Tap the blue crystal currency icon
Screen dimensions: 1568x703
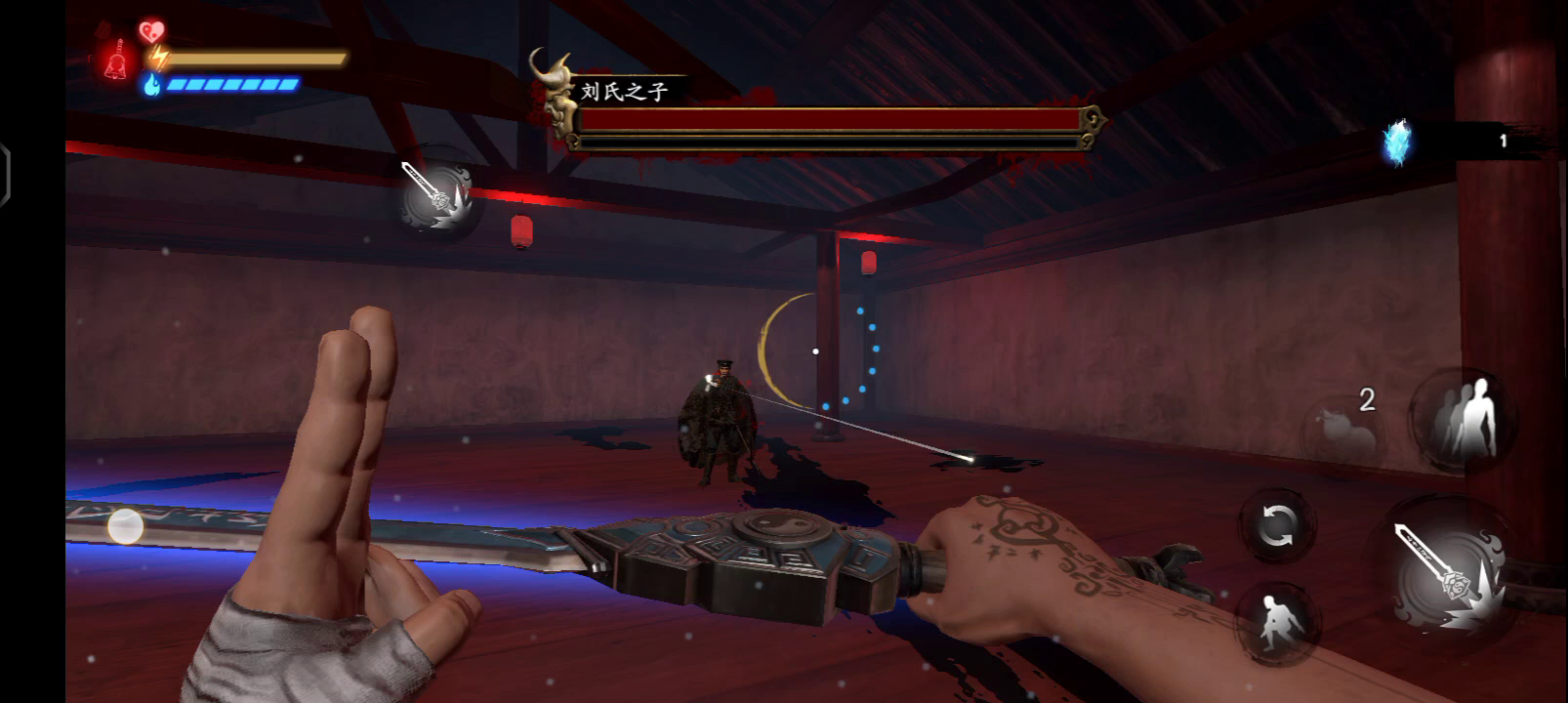1398,143
